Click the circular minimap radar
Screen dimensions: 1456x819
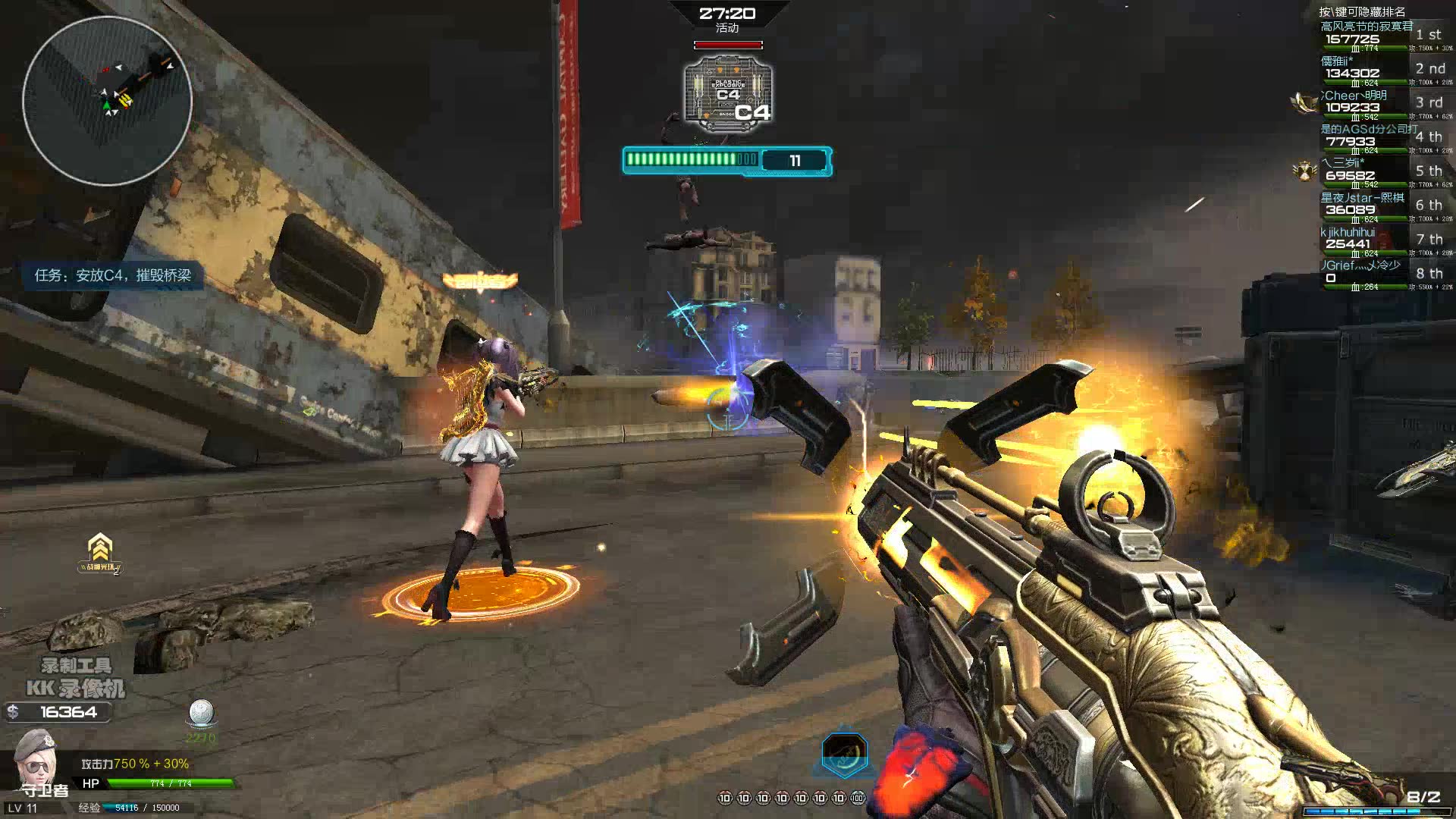[107, 101]
